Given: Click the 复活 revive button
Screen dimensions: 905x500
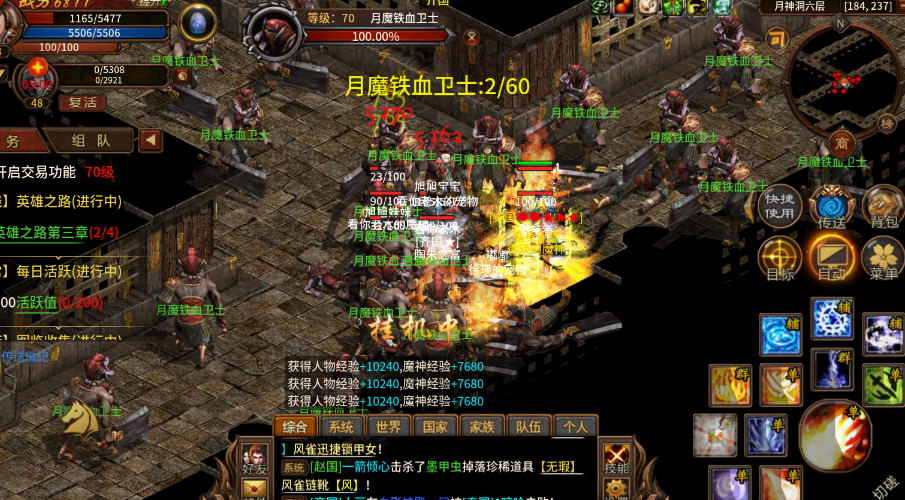Looking at the screenshot, I should click(81, 102).
